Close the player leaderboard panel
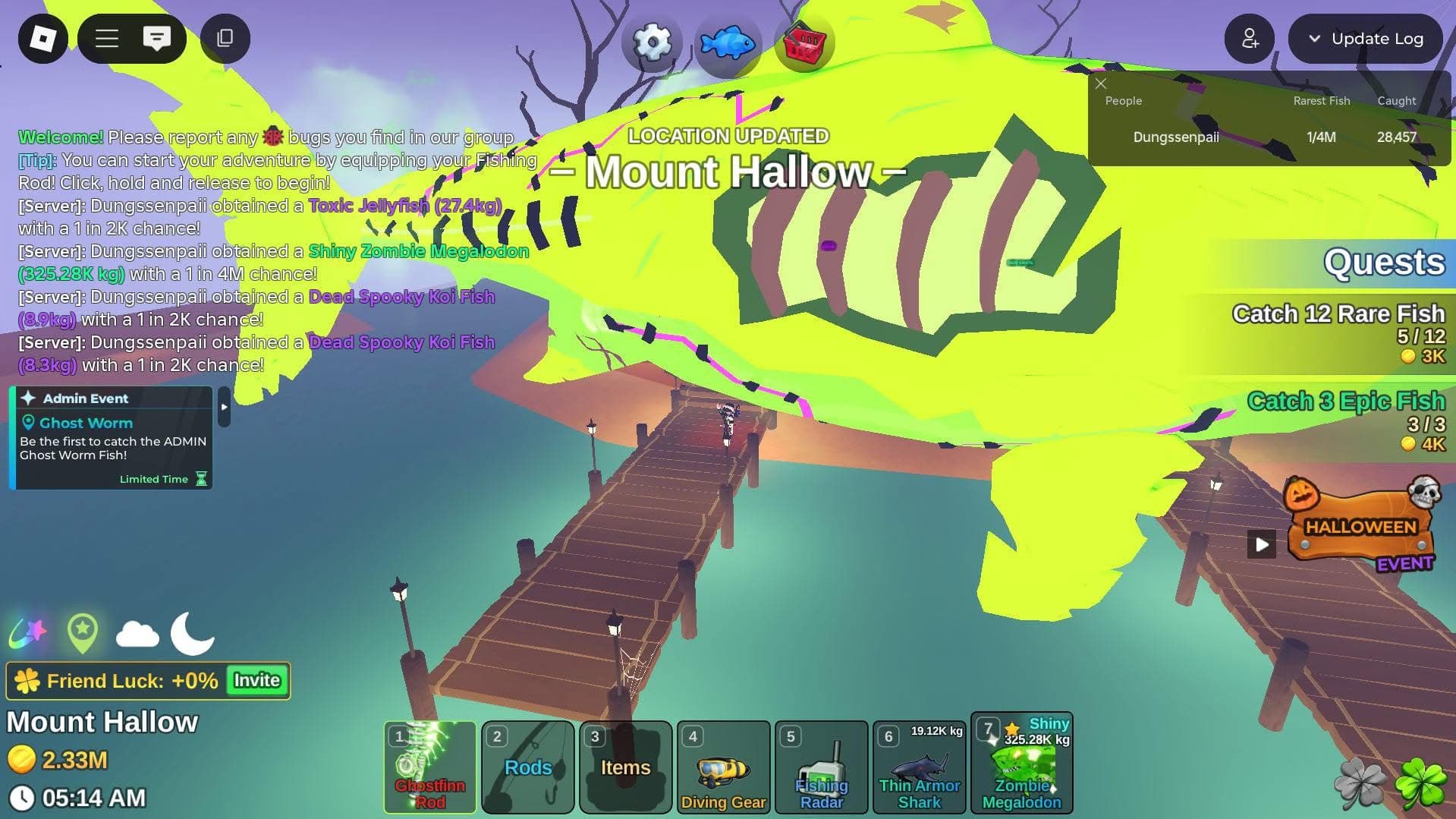Screen dimensions: 1456x819 click(x=1101, y=83)
